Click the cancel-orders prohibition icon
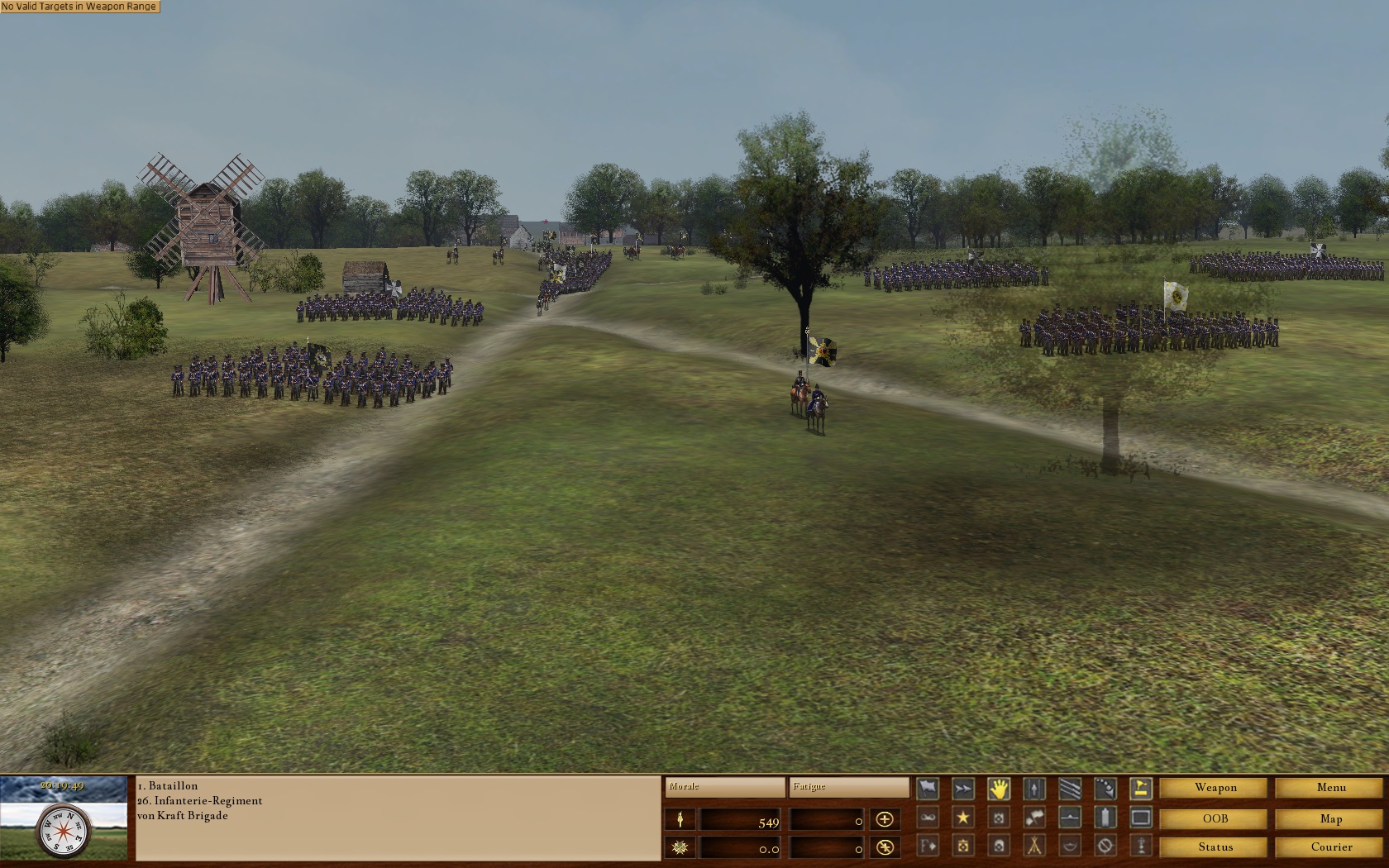This screenshot has width=1389, height=868. click(x=1103, y=847)
